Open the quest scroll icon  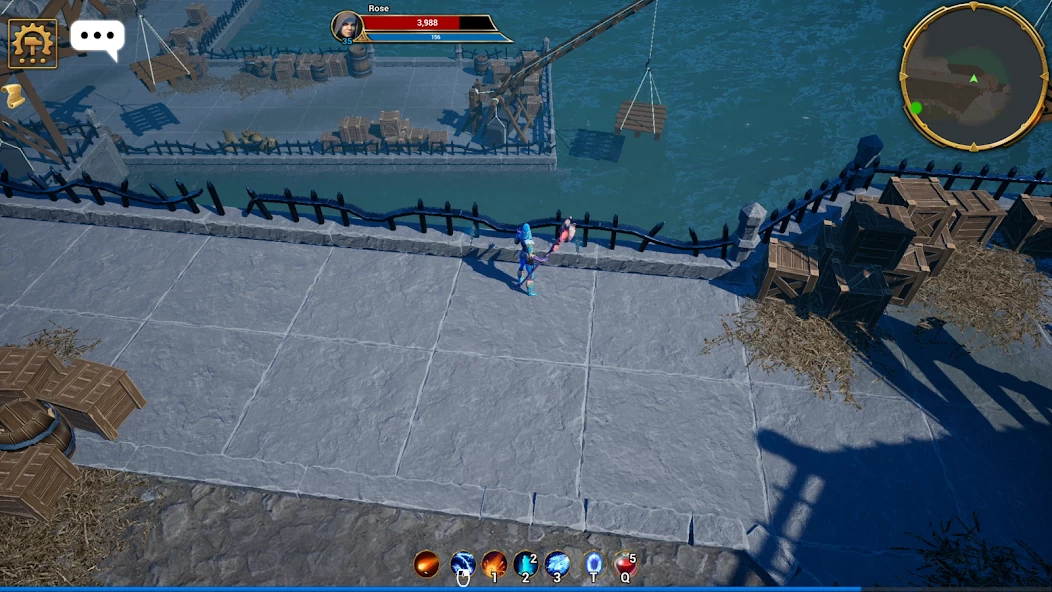(13, 95)
